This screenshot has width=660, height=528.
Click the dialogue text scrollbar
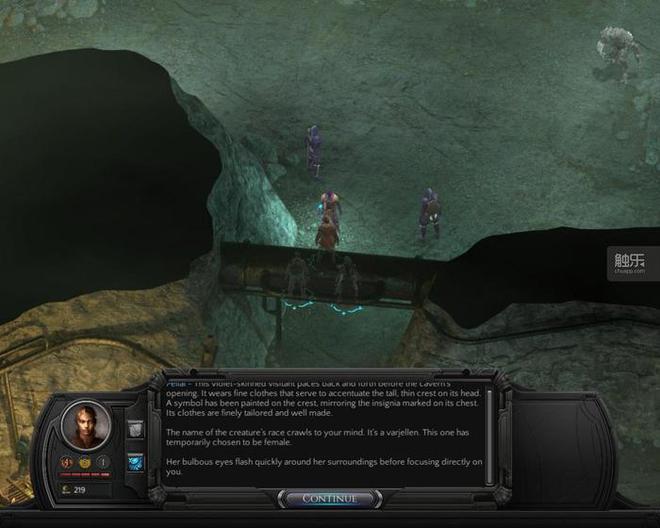[x=490, y=432]
